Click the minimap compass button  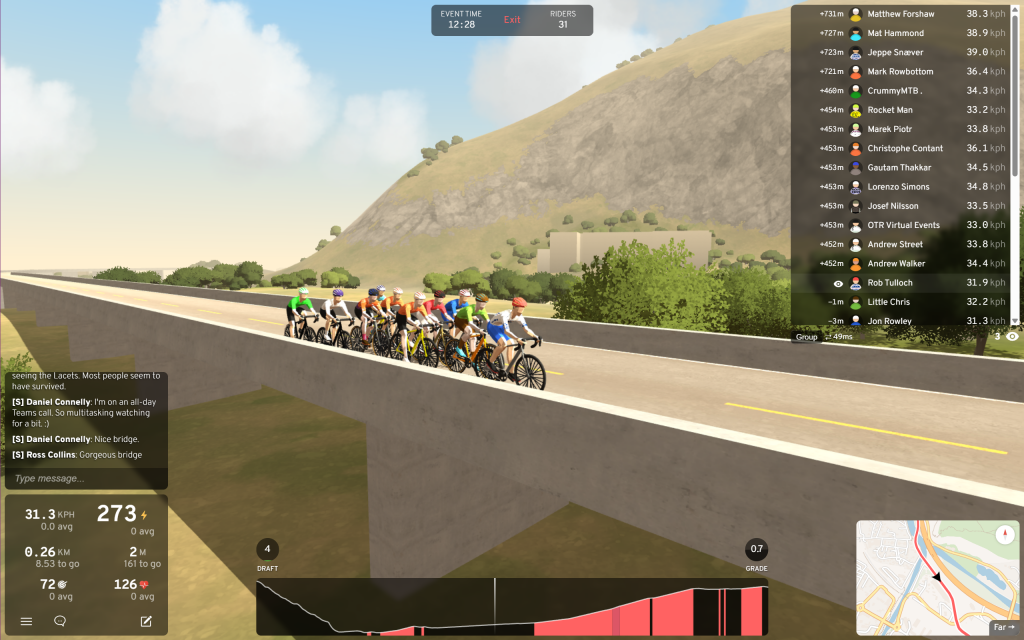coord(1005,535)
